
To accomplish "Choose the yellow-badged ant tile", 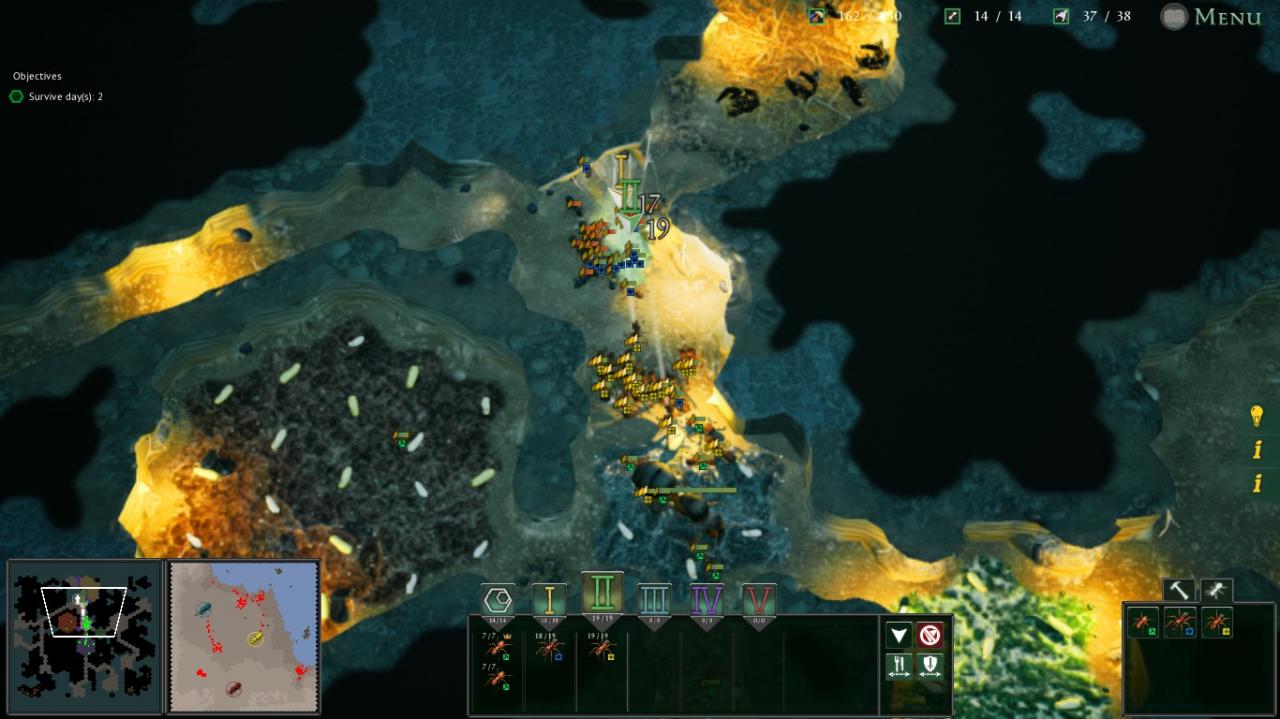I will 1217,623.
